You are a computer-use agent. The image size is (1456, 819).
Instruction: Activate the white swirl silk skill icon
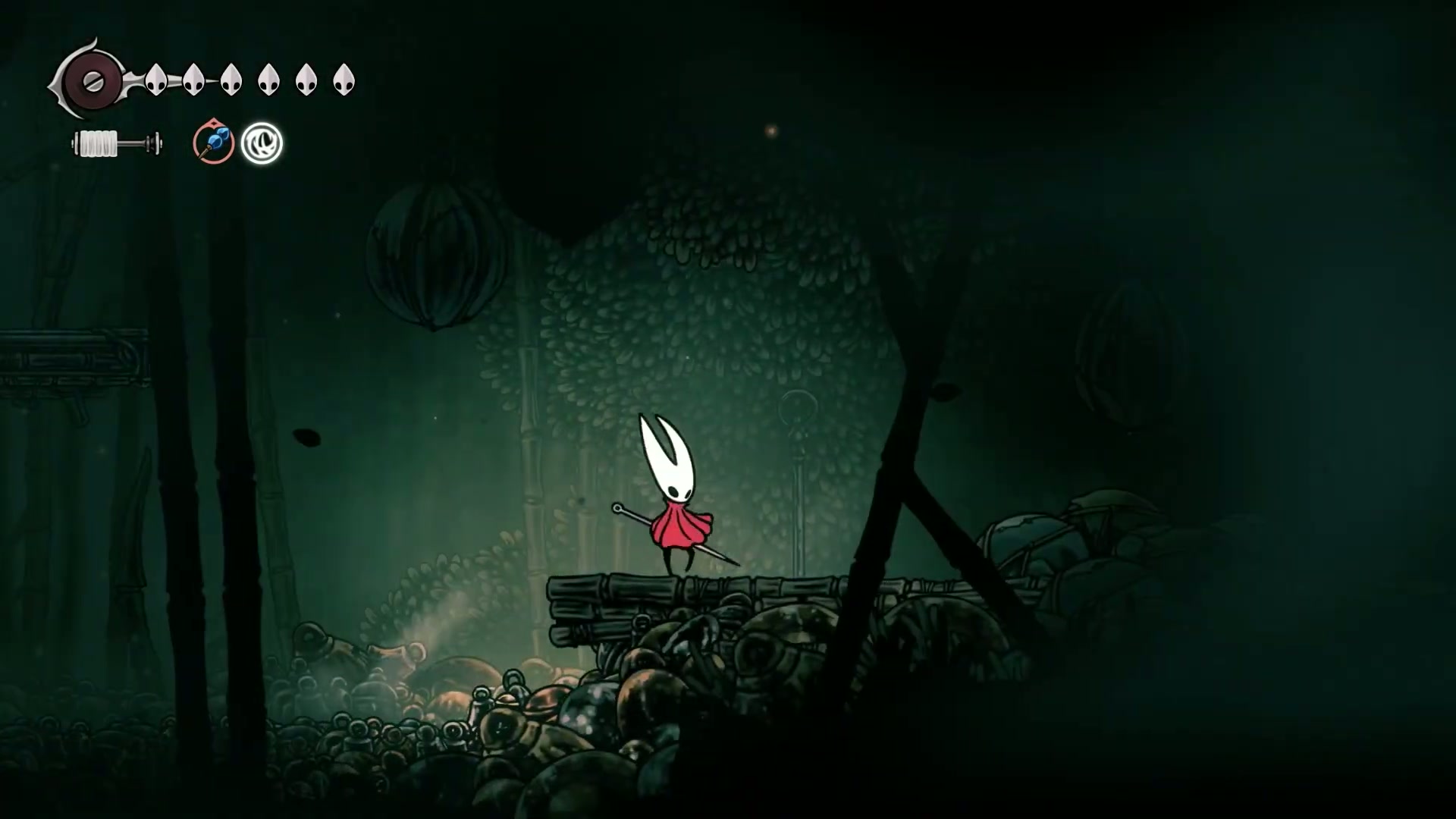pos(262,143)
